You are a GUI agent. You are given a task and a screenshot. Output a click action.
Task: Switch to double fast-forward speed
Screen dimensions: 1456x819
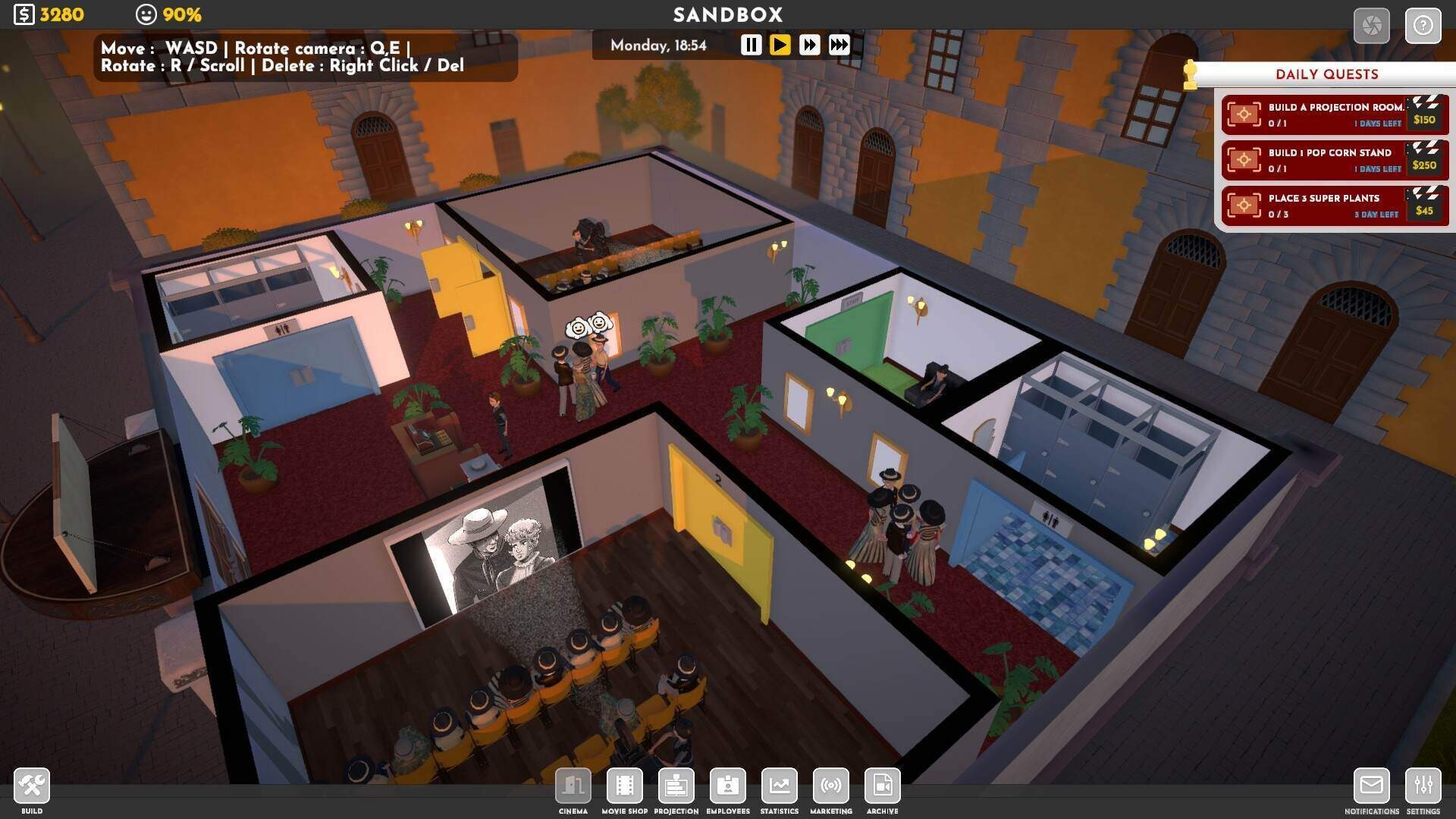(x=809, y=45)
